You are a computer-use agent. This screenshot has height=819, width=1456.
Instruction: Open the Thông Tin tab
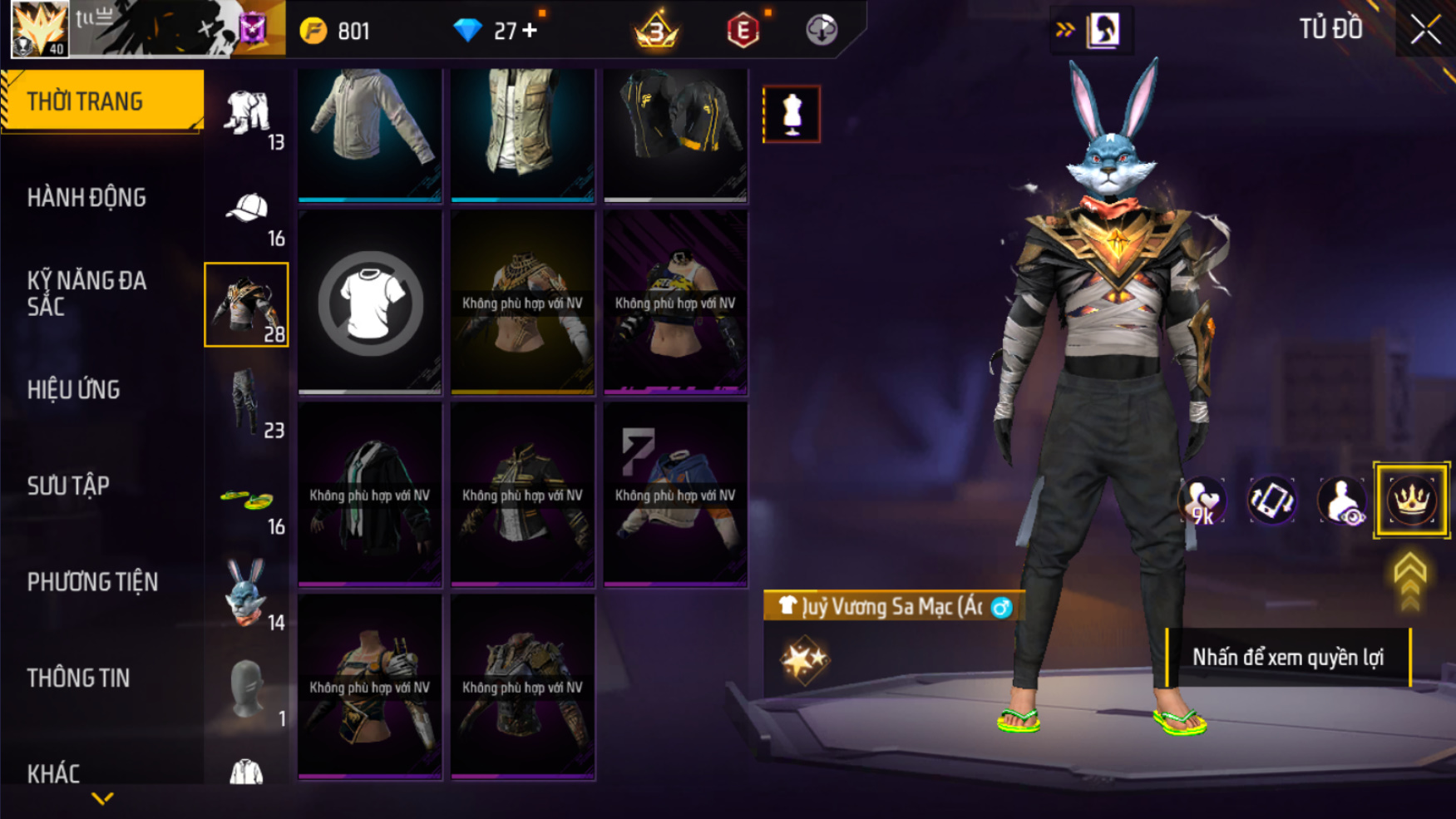(x=78, y=678)
